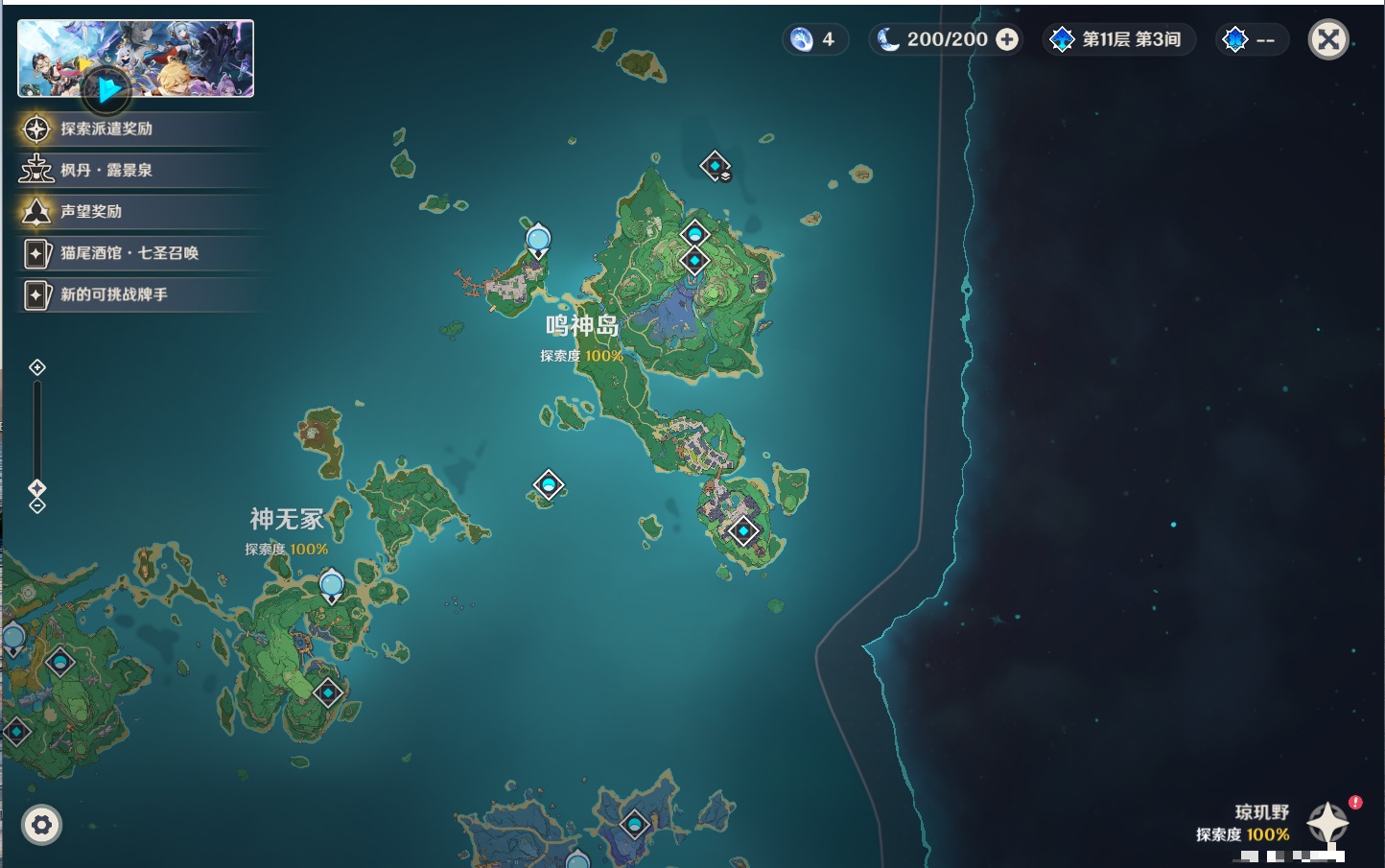Click the zoom-in plus above the slider

37,366
